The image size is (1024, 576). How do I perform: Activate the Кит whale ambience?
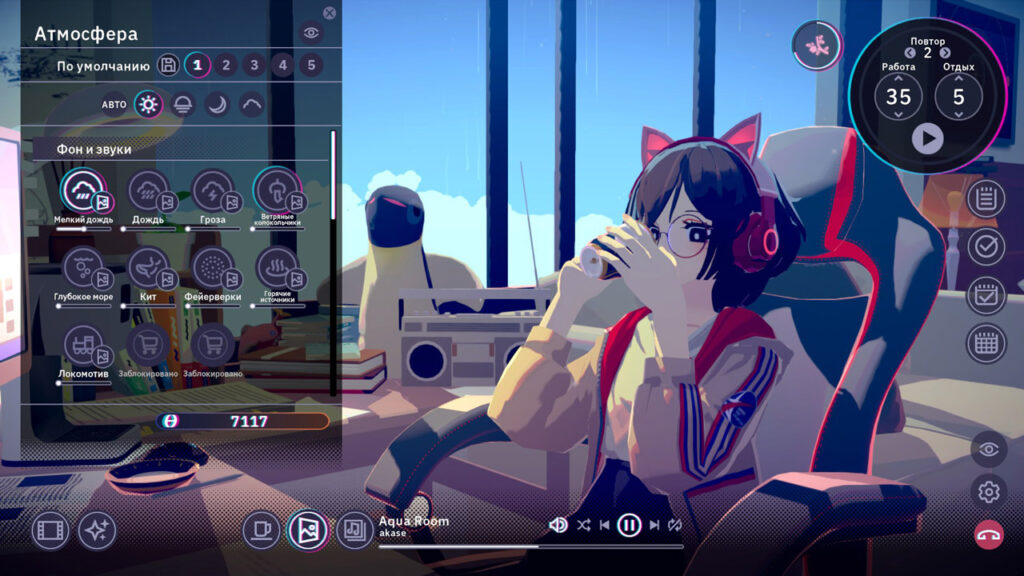(x=149, y=267)
